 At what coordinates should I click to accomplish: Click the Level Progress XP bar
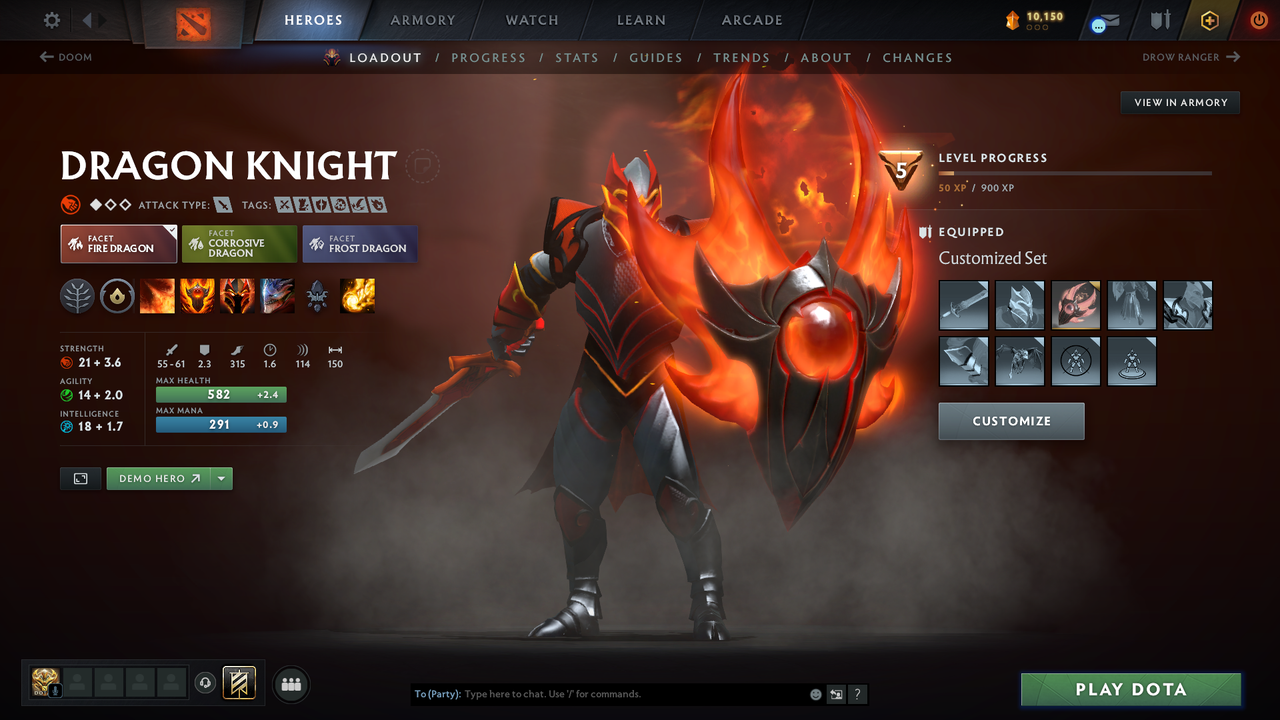1075,172
